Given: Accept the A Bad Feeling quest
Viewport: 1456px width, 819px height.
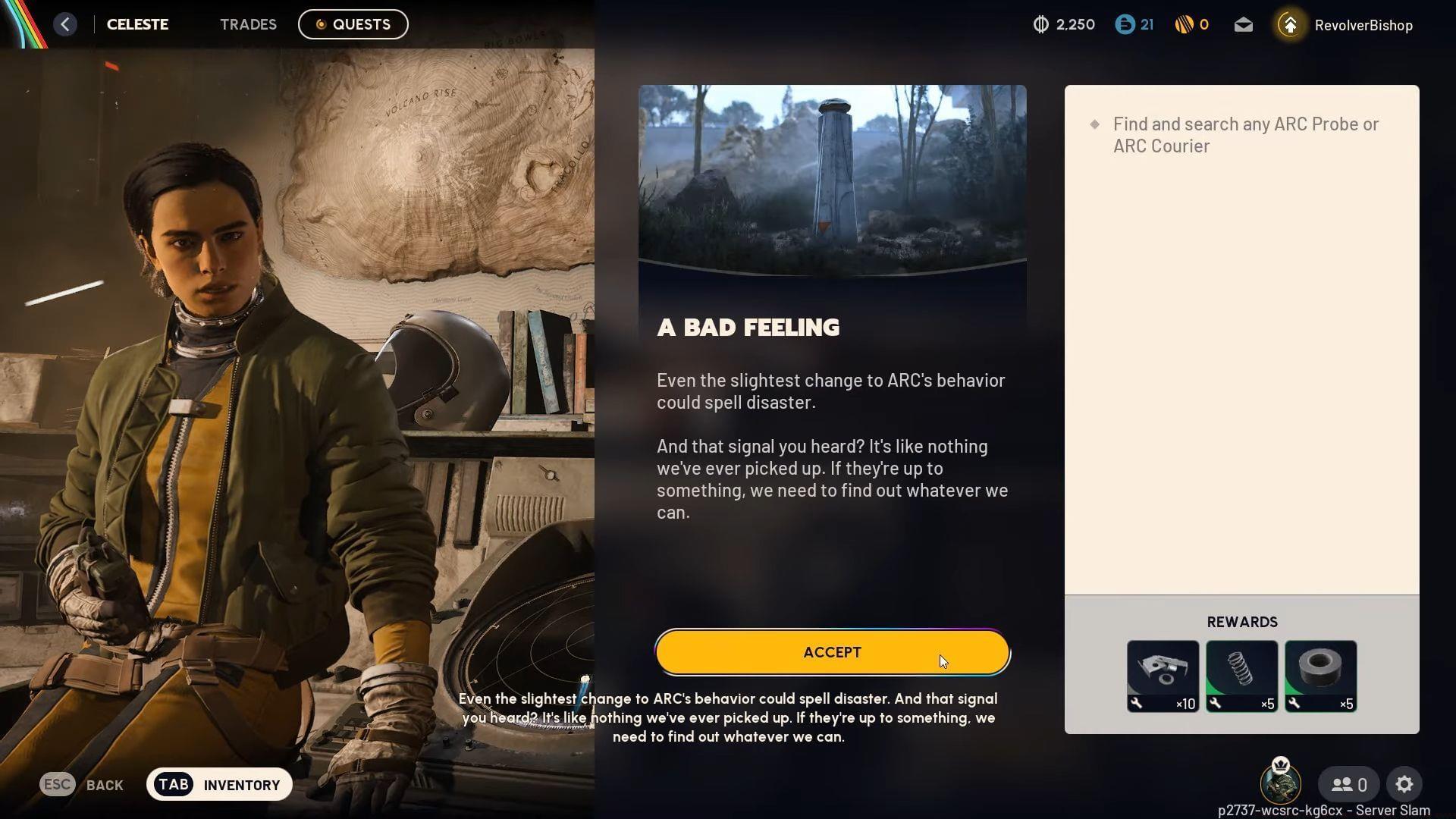Looking at the screenshot, I should 832,651.
